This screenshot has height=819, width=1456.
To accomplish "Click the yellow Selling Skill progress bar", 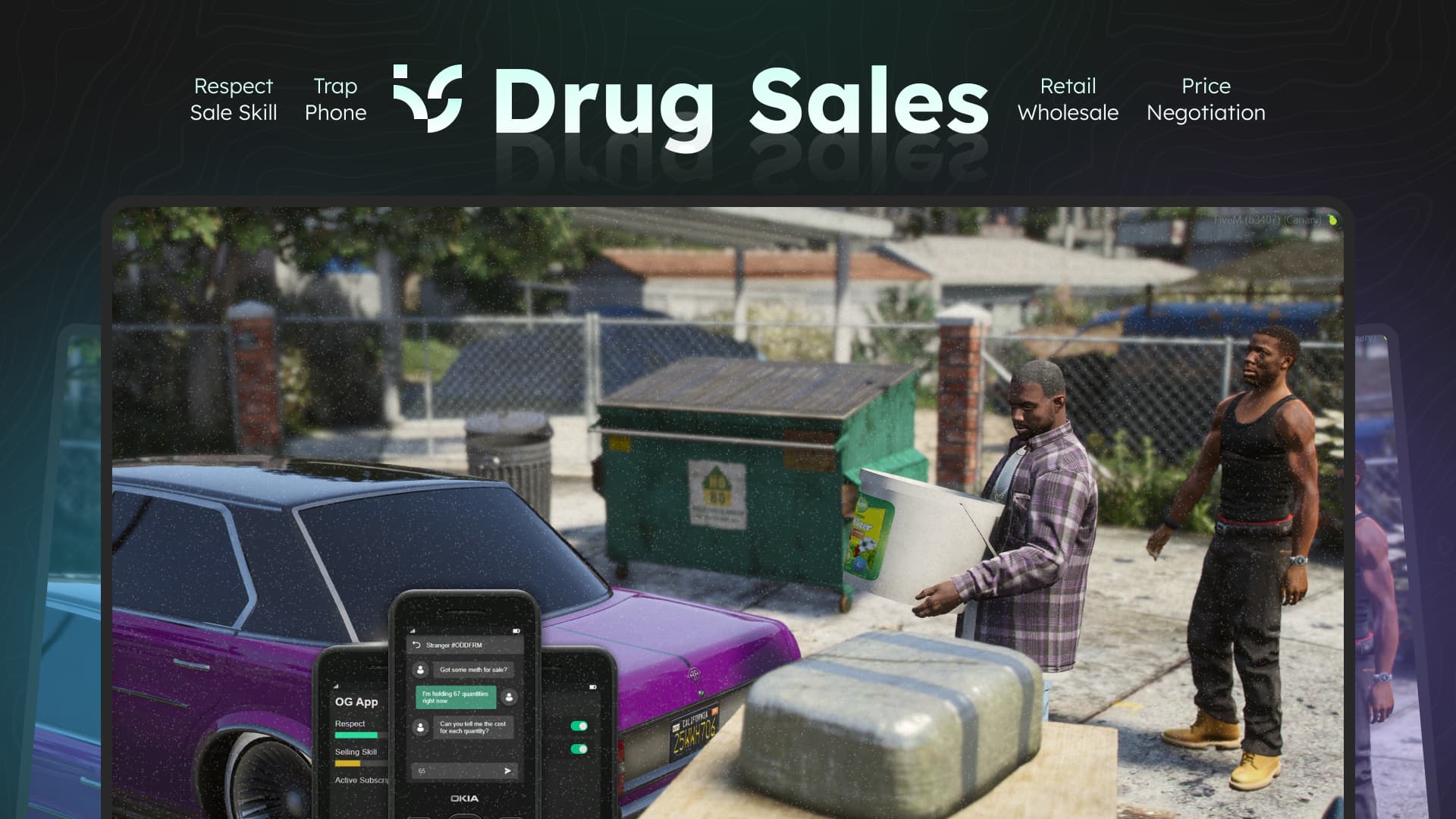I will pos(347,763).
